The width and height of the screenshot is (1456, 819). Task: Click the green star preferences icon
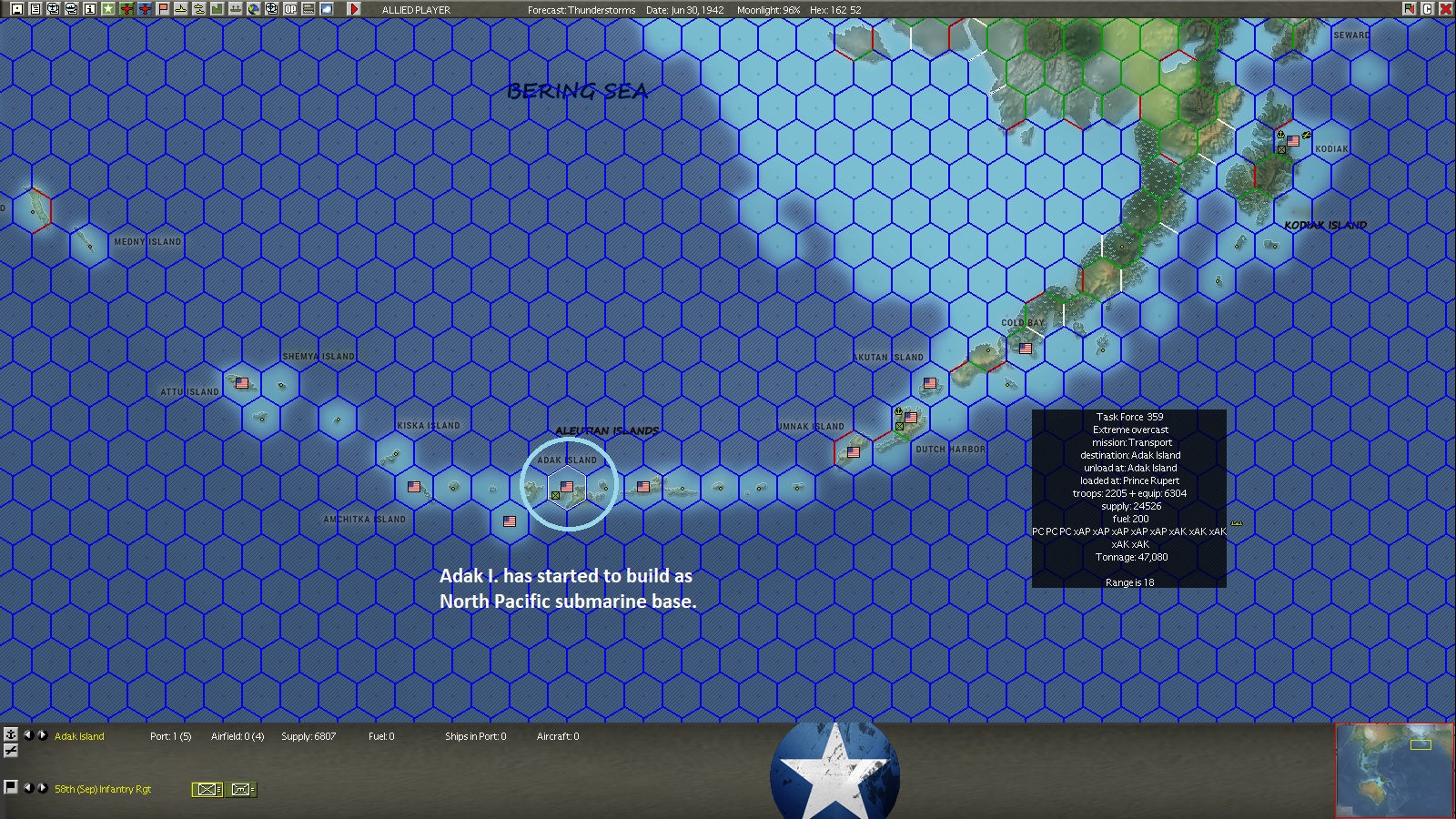108,9
